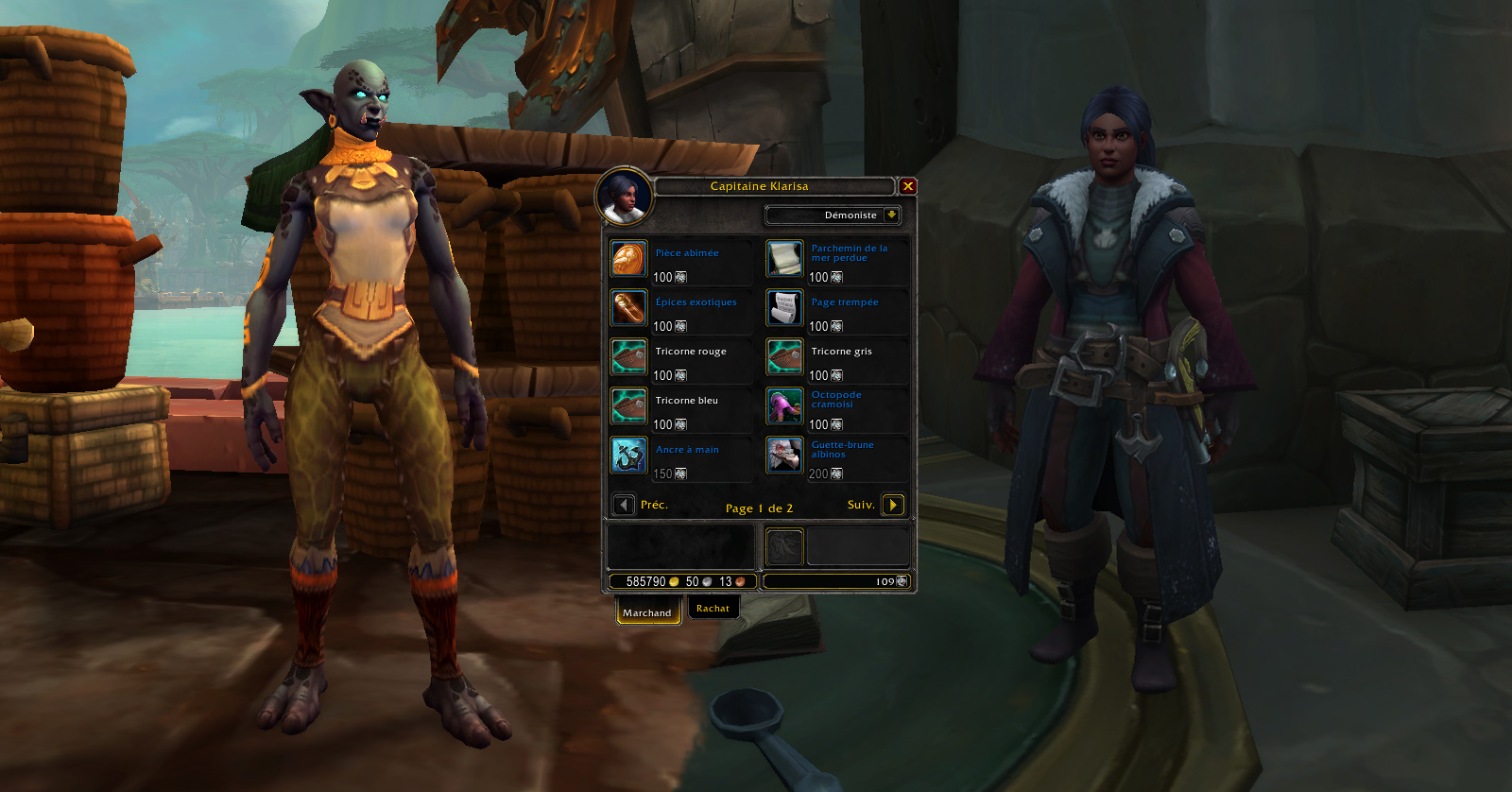The height and width of the screenshot is (792, 1512).
Task: Choose the Tricorne bleu hat
Action: pos(628,405)
